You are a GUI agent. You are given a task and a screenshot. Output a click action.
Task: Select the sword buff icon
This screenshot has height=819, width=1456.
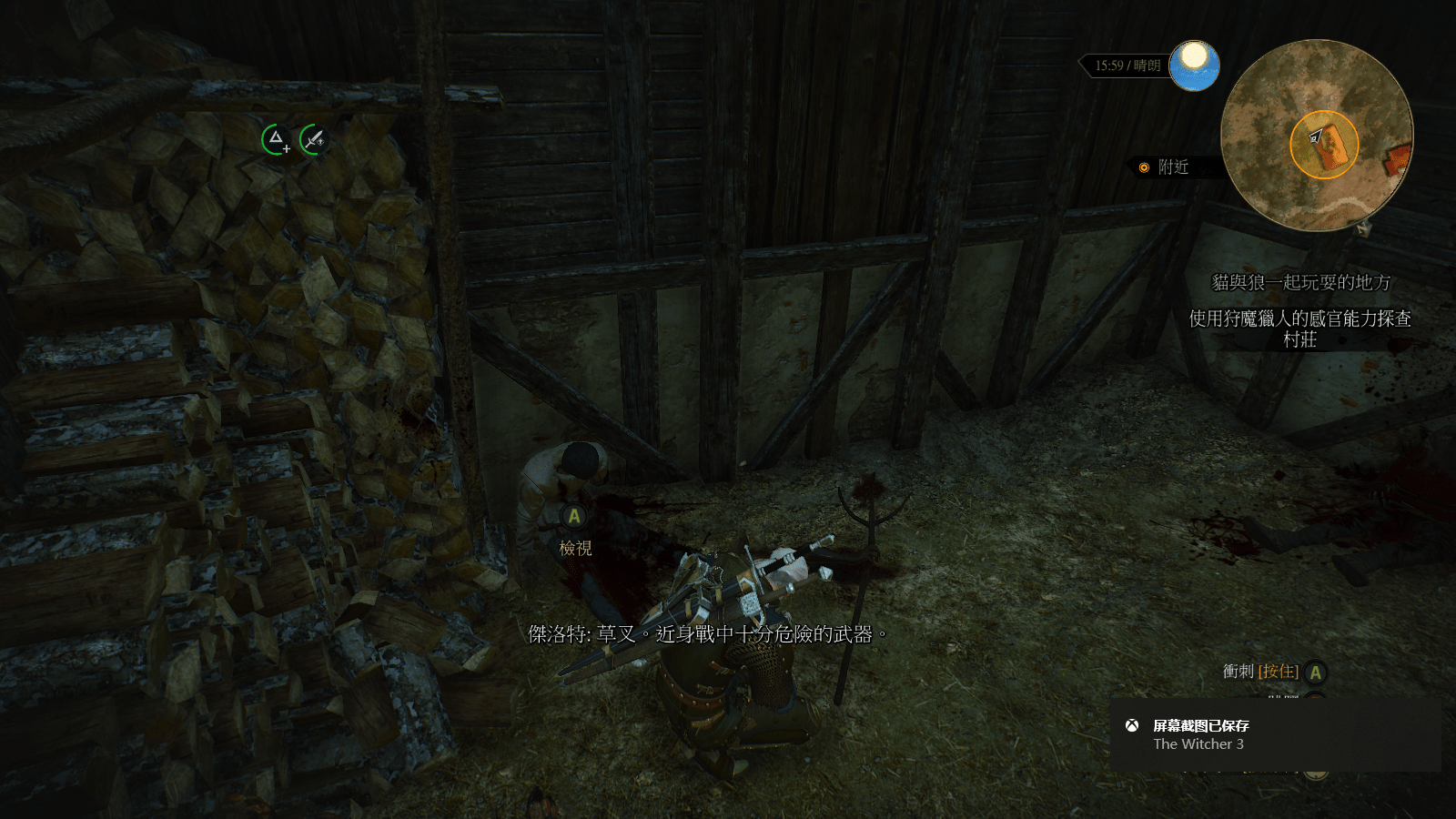tap(313, 139)
